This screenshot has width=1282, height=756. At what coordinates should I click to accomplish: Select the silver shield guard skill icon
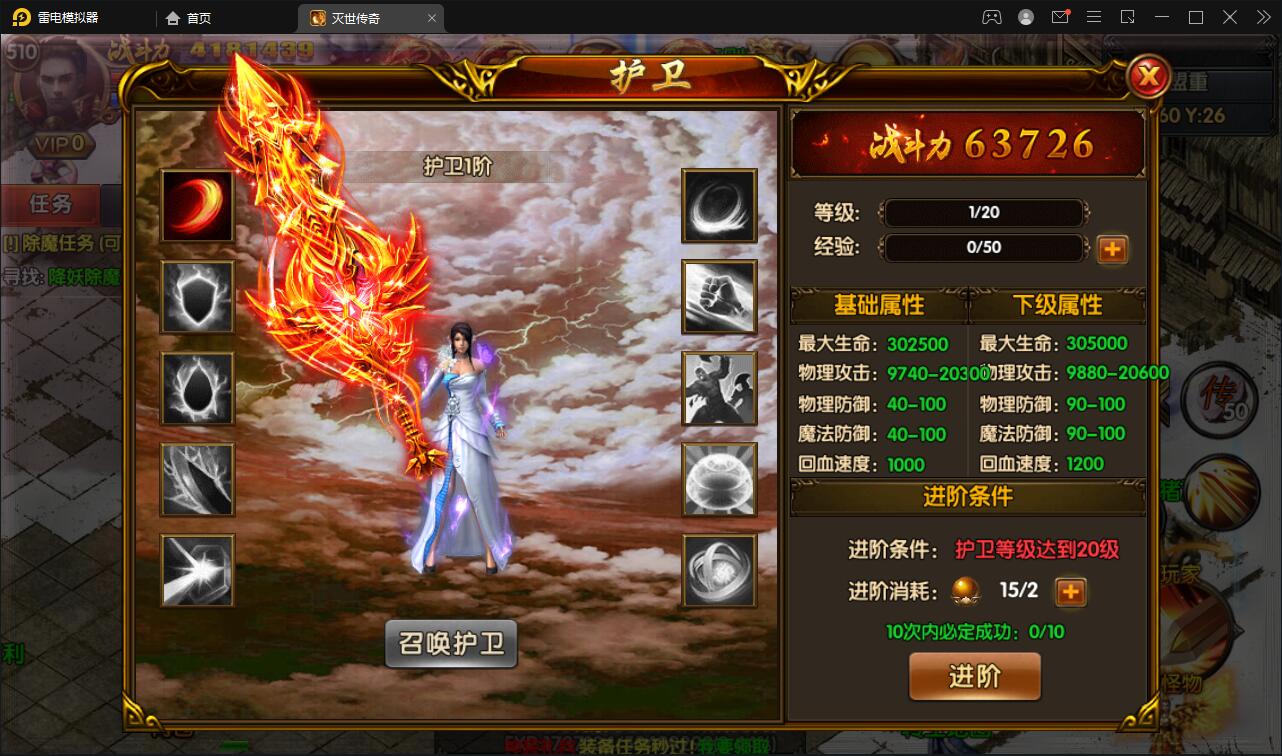click(x=197, y=297)
